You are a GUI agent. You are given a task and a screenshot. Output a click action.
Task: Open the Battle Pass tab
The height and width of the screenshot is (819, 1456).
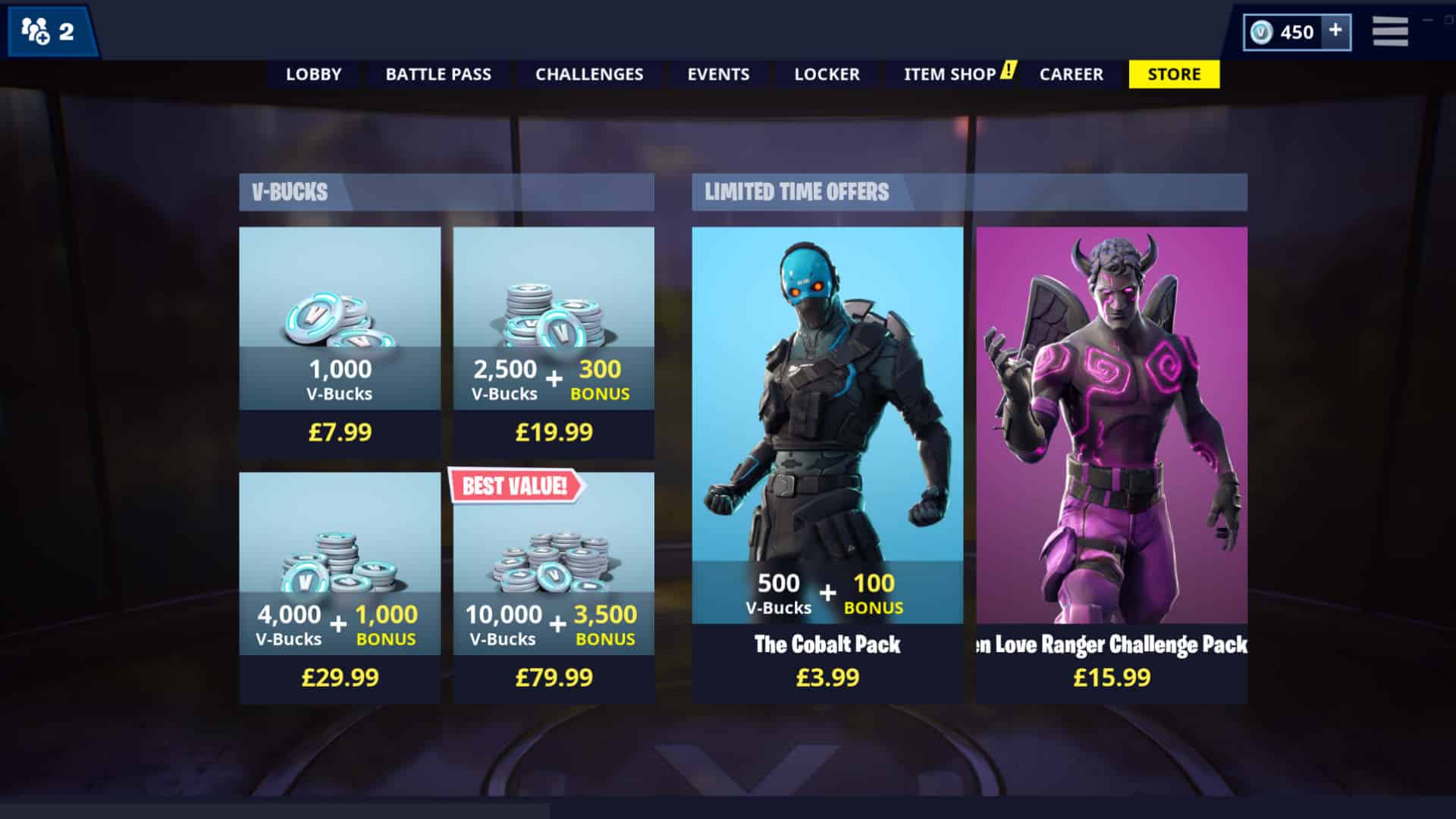[438, 74]
